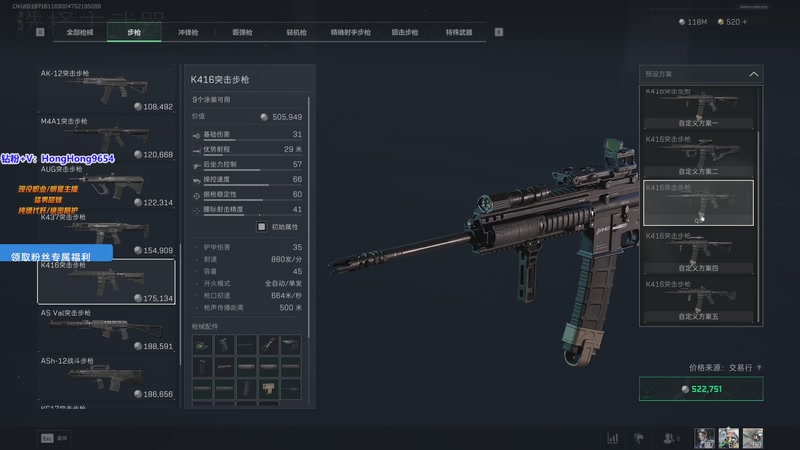This screenshot has width=800, height=450.
Task: Open the 狙击步枪 tab
Action: [x=407, y=33]
